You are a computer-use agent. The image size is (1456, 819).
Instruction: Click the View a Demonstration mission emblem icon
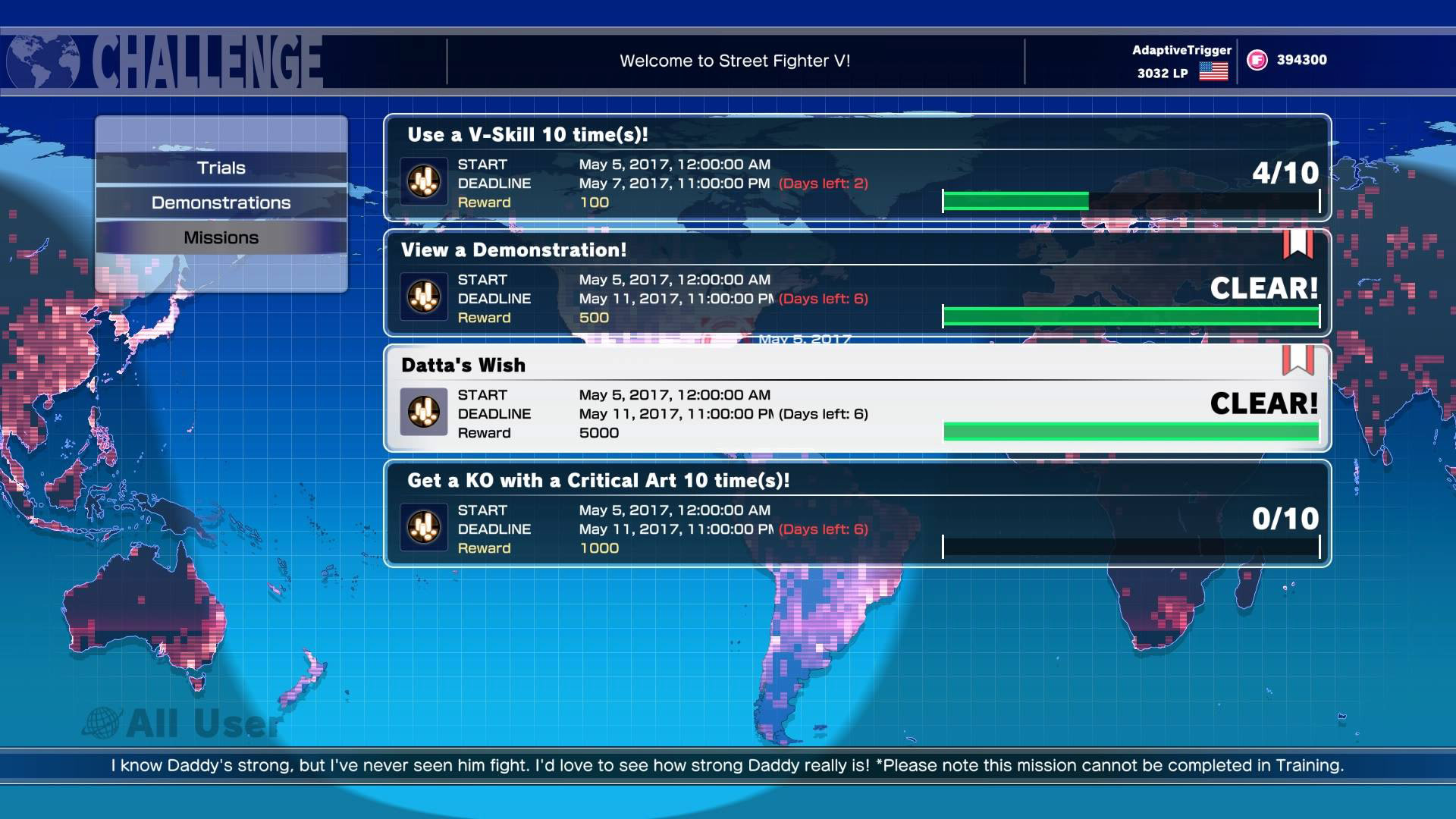tap(423, 298)
